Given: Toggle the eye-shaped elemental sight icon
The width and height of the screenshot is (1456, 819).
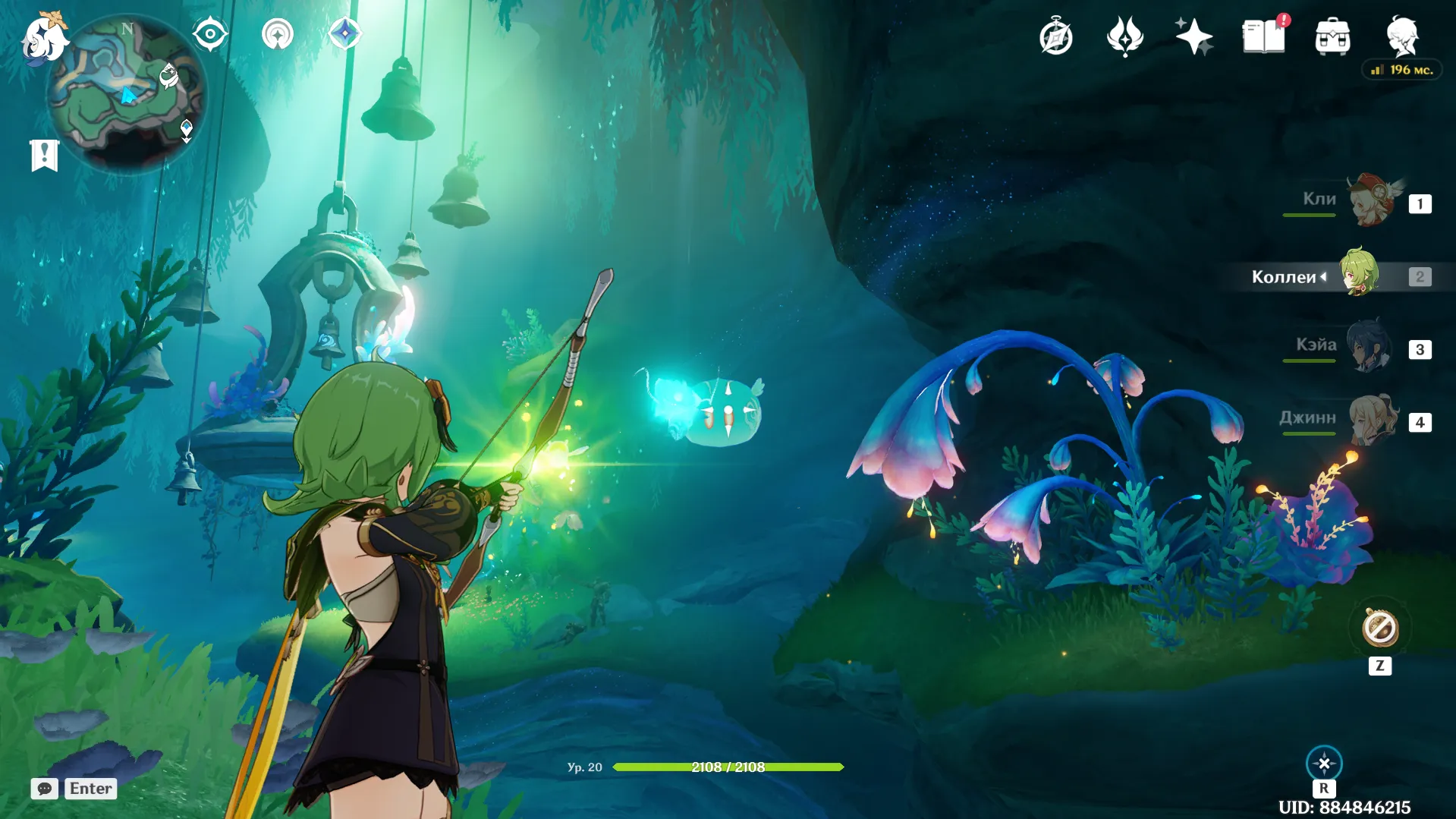Looking at the screenshot, I should pyautogui.click(x=209, y=34).
